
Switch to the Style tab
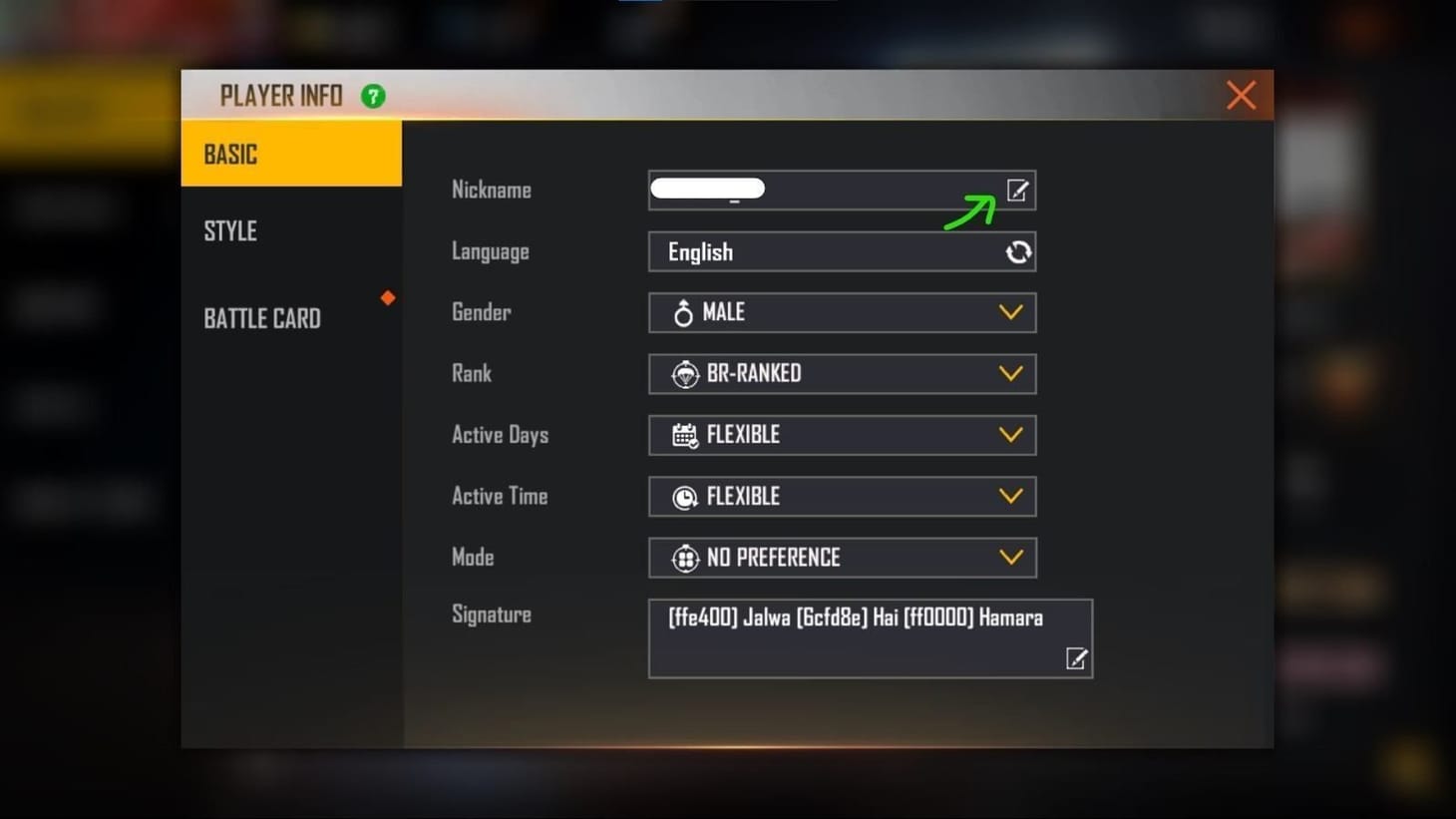click(230, 230)
